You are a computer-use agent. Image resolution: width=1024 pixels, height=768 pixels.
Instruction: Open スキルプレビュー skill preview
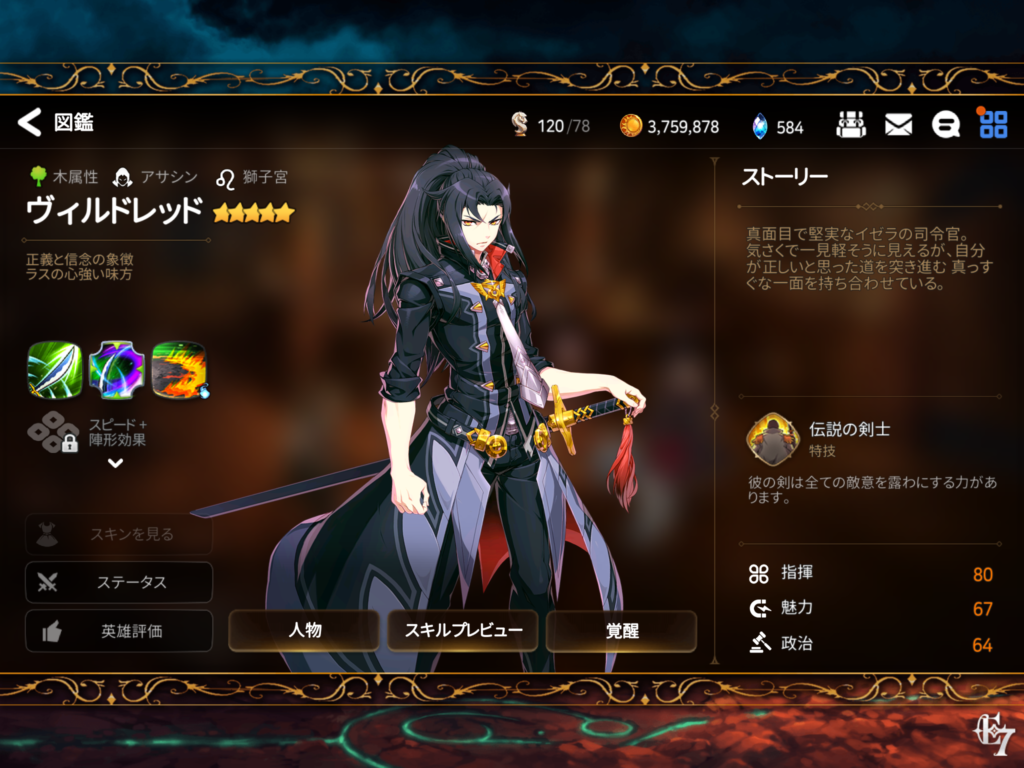pyautogui.click(x=463, y=631)
